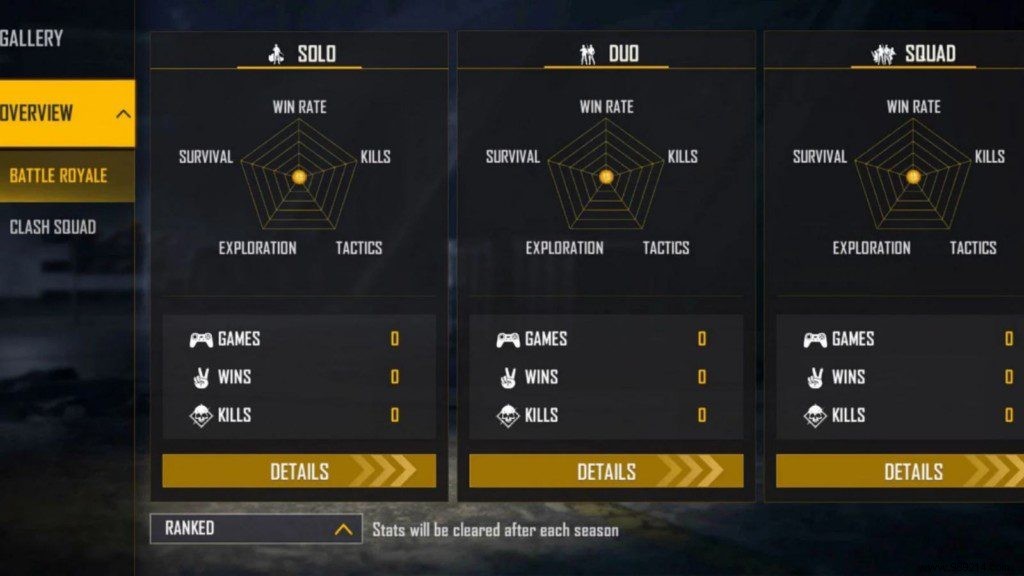Select the Battle Royale stats entry
Viewport: 1024px width, 576px height.
point(59,176)
